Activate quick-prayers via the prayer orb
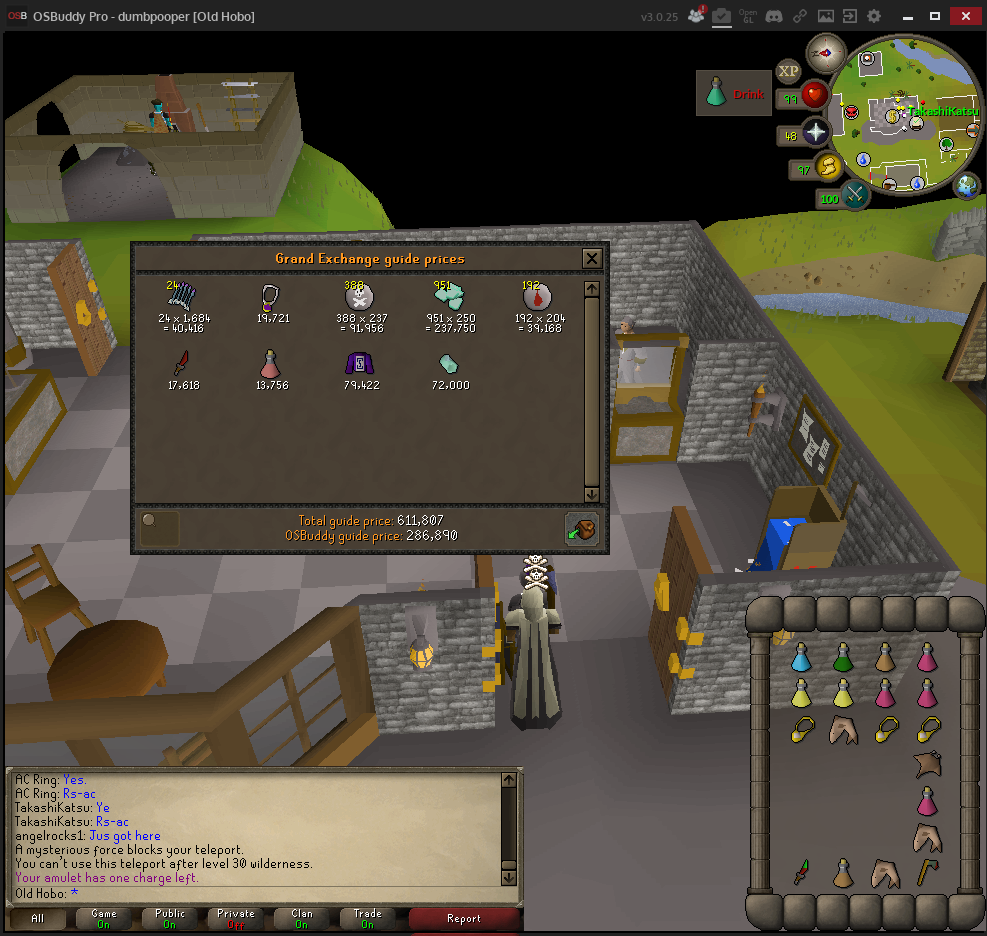987x936 pixels. tap(816, 134)
